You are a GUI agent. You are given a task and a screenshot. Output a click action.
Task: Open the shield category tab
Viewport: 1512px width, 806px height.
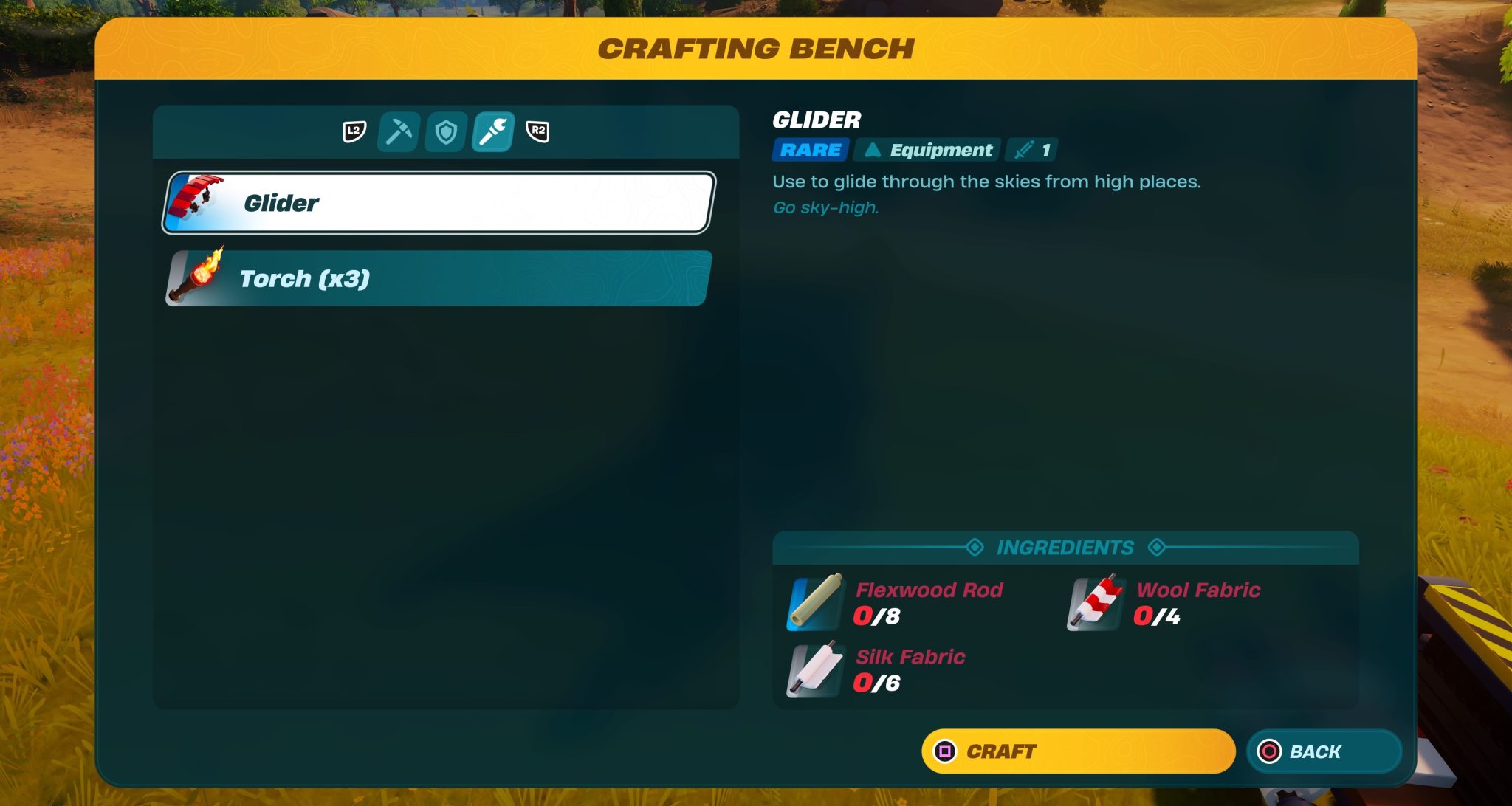pyautogui.click(x=446, y=132)
